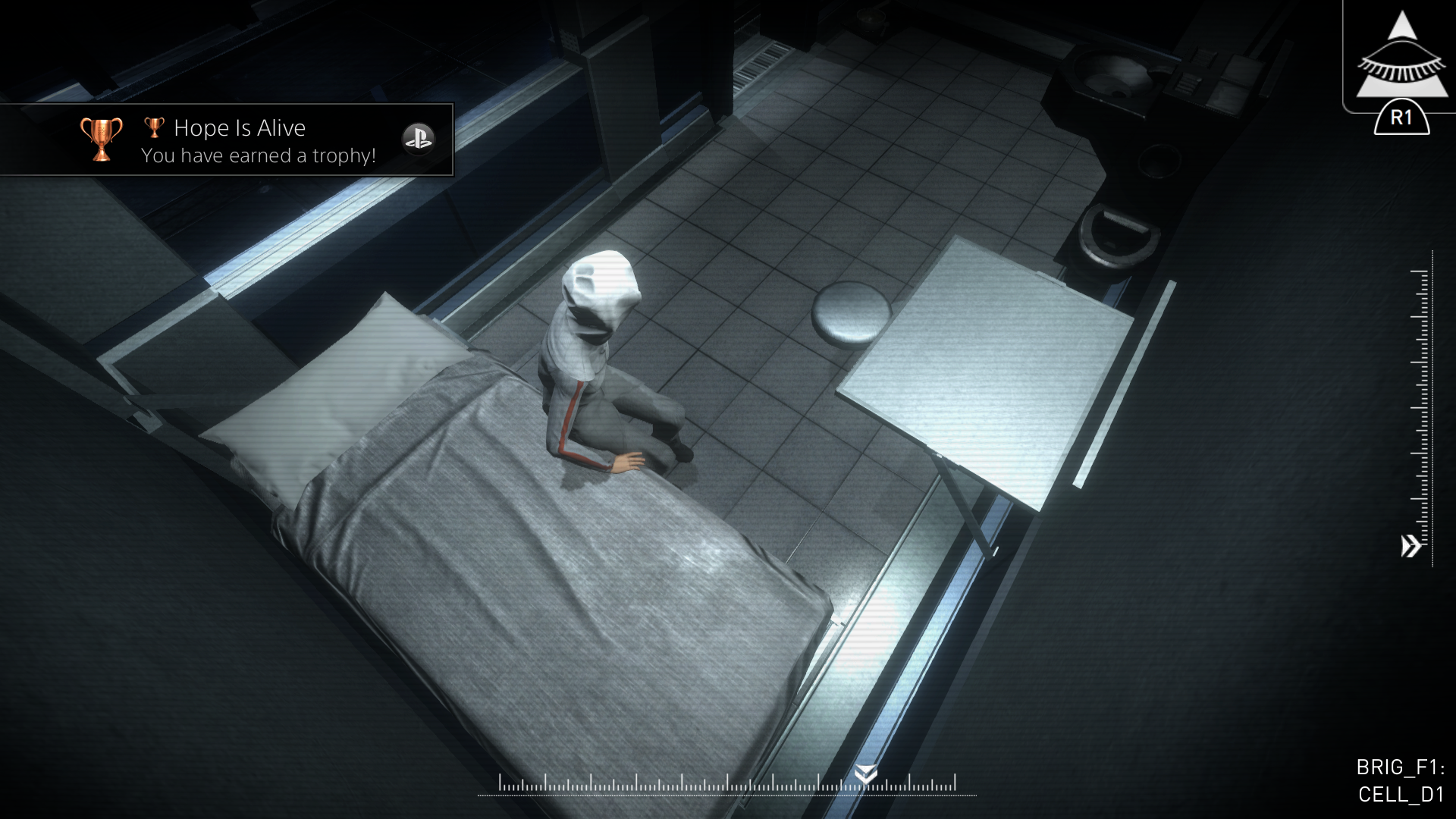Select Hope sitting on the bed
Image resolution: width=1456 pixels, height=819 pixels.
pos(599,364)
